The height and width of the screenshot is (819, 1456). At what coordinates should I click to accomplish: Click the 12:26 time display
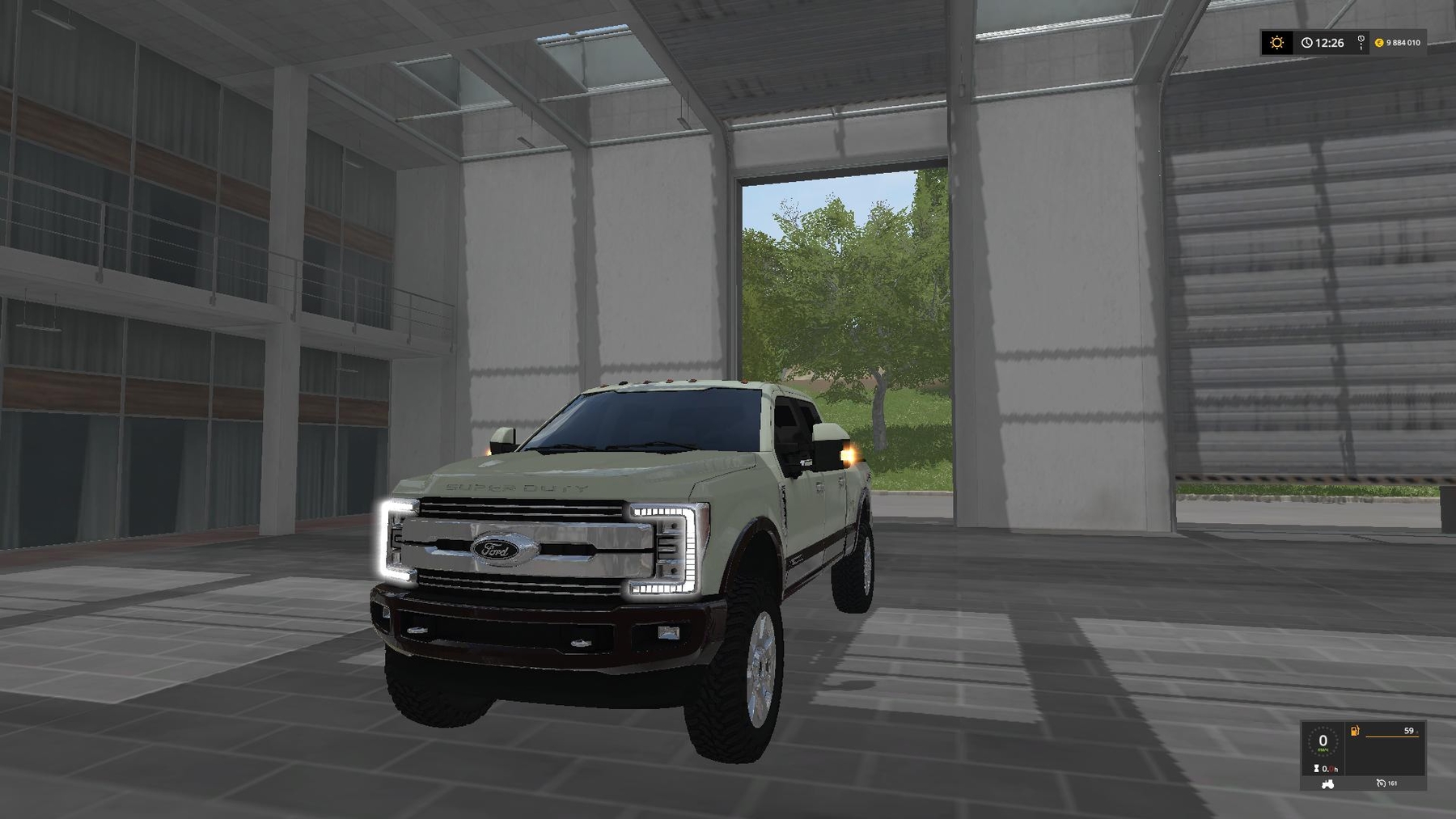(x=1330, y=42)
